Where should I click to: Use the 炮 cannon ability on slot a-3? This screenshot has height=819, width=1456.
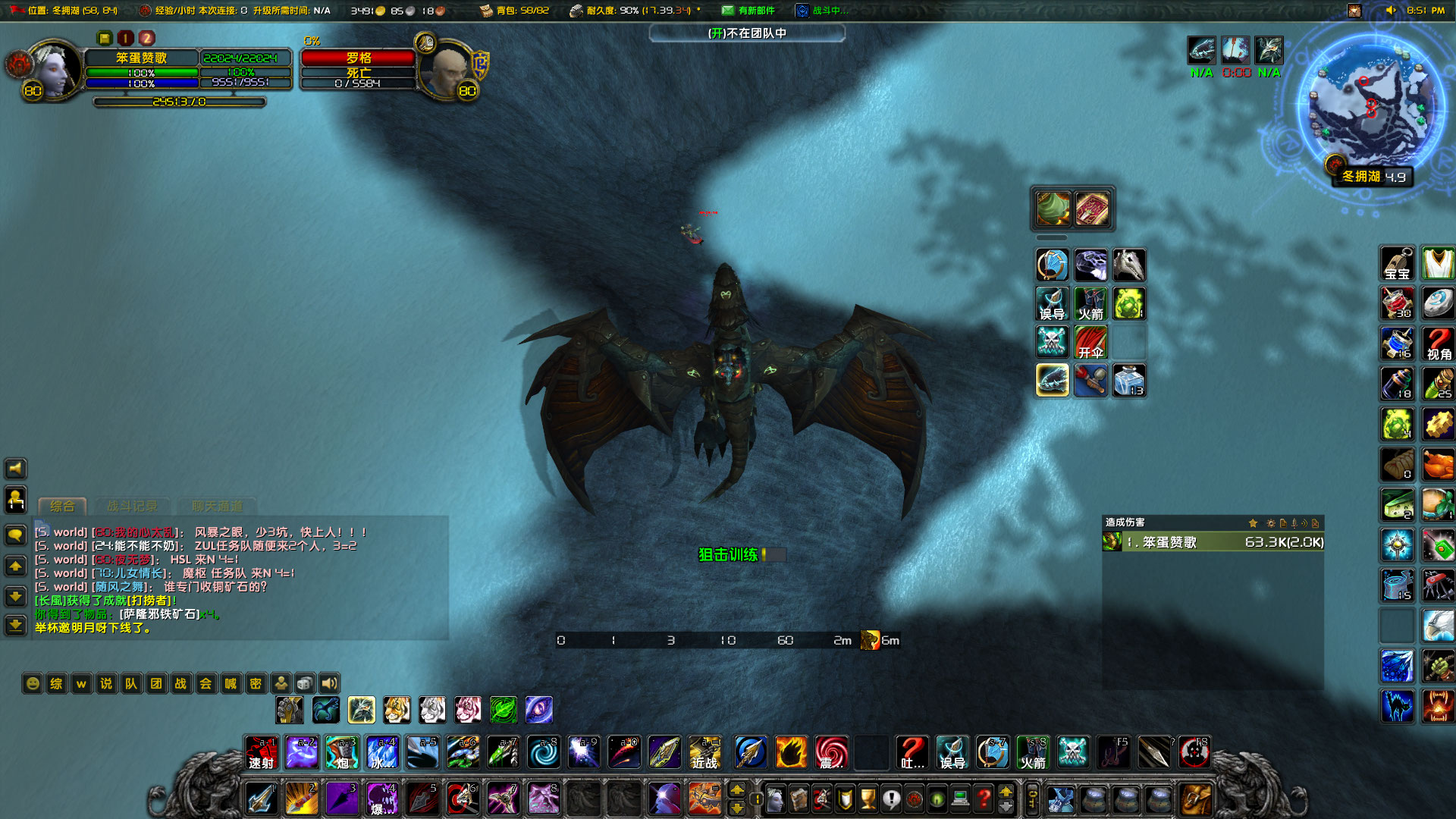341,752
